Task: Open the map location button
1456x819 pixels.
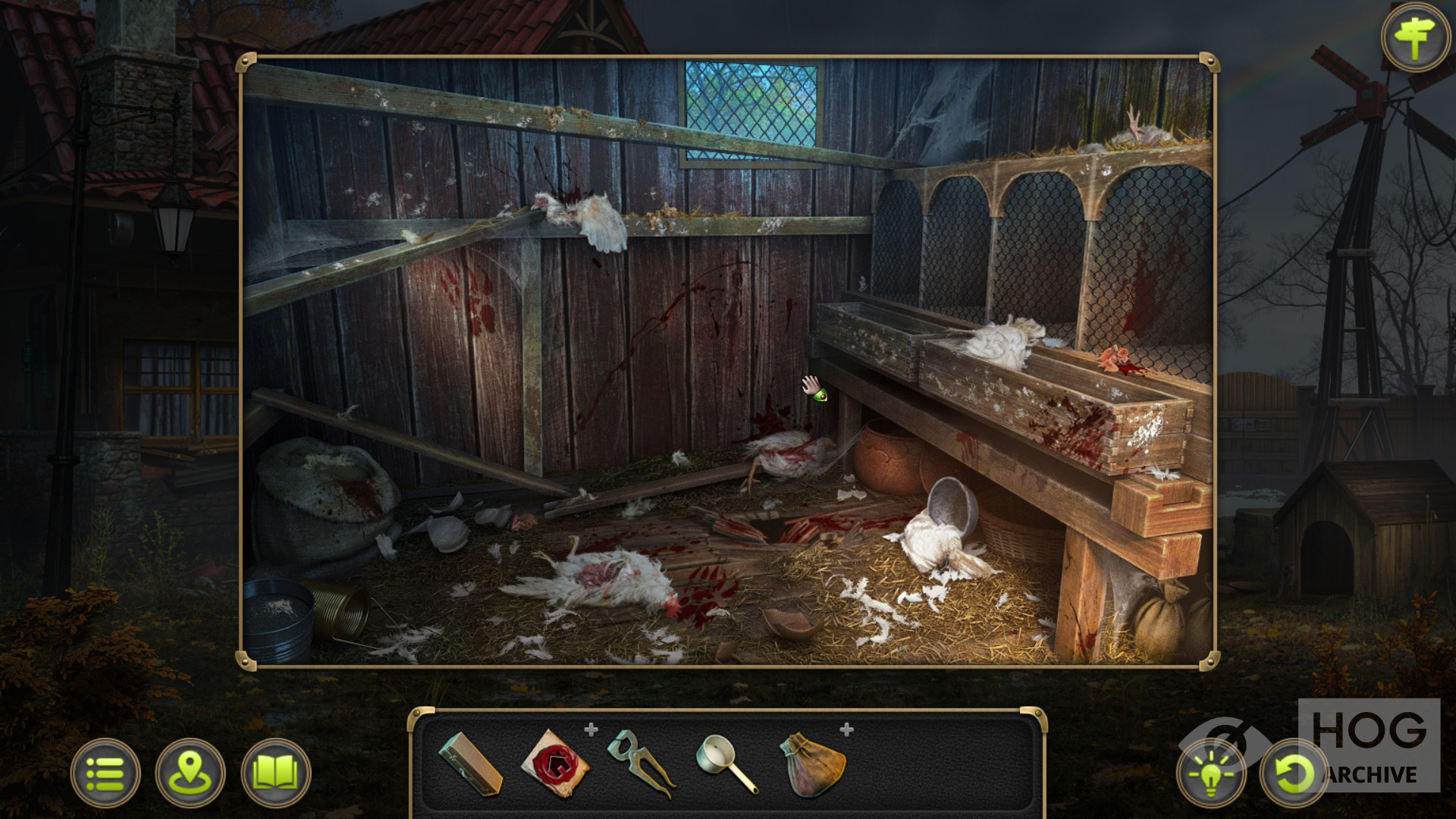Action: click(x=190, y=773)
